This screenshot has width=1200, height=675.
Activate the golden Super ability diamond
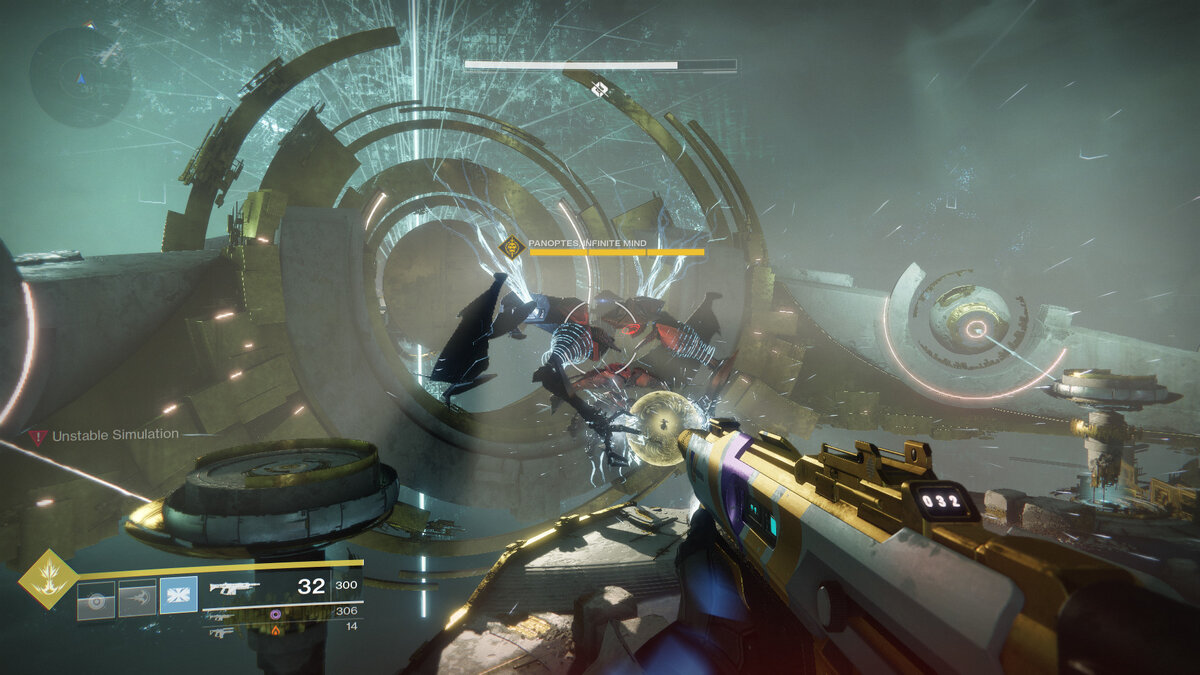tap(47, 579)
